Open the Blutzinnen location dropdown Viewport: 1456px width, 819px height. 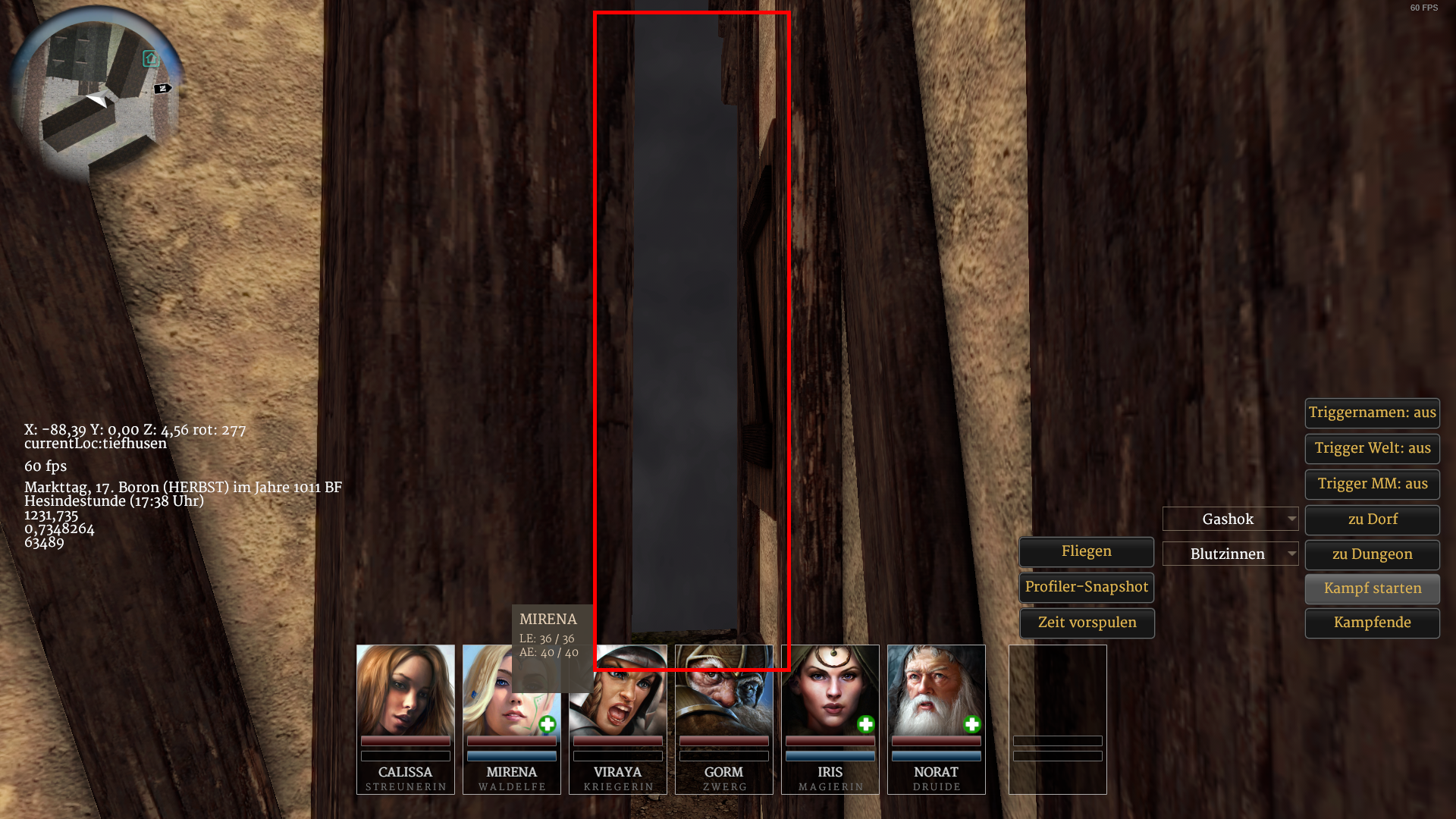click(1230, 554)
